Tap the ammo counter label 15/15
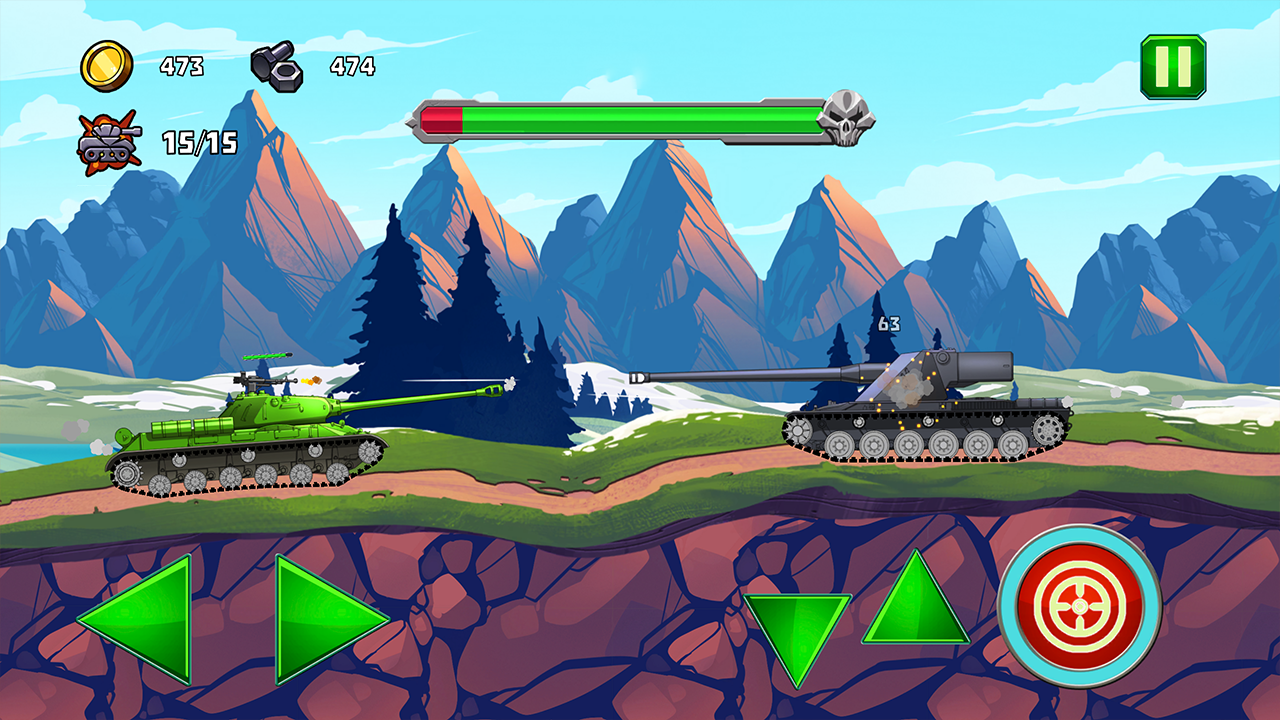The image size is (1280, 720). [x=196, y=144]
